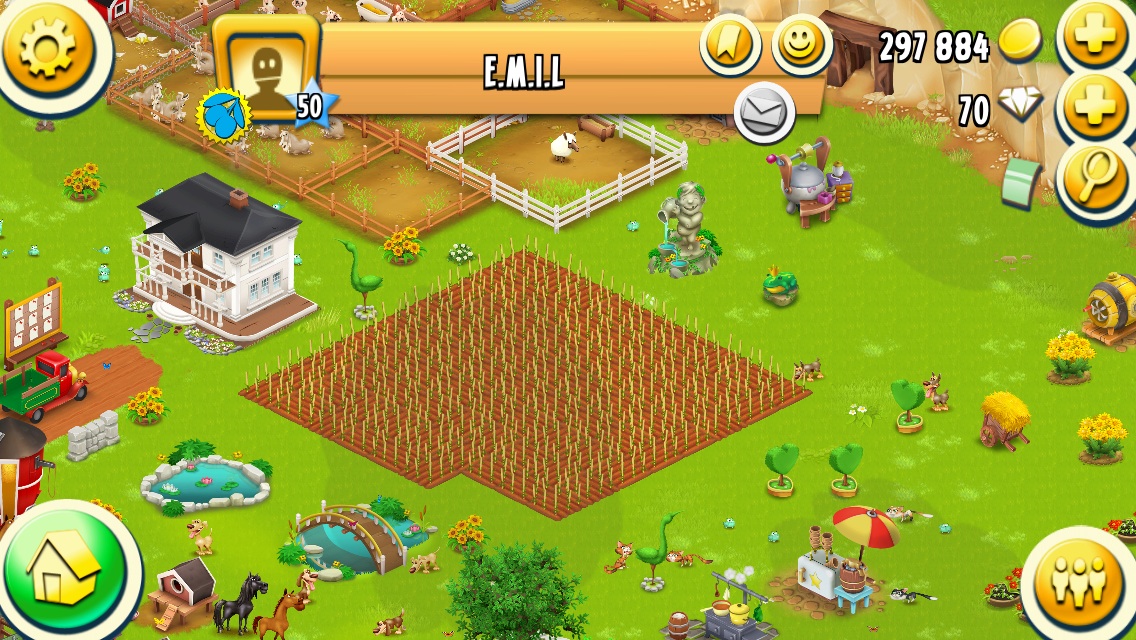Select the level 50 star badge
1136x640 pixels.
(x=310, y=107)
